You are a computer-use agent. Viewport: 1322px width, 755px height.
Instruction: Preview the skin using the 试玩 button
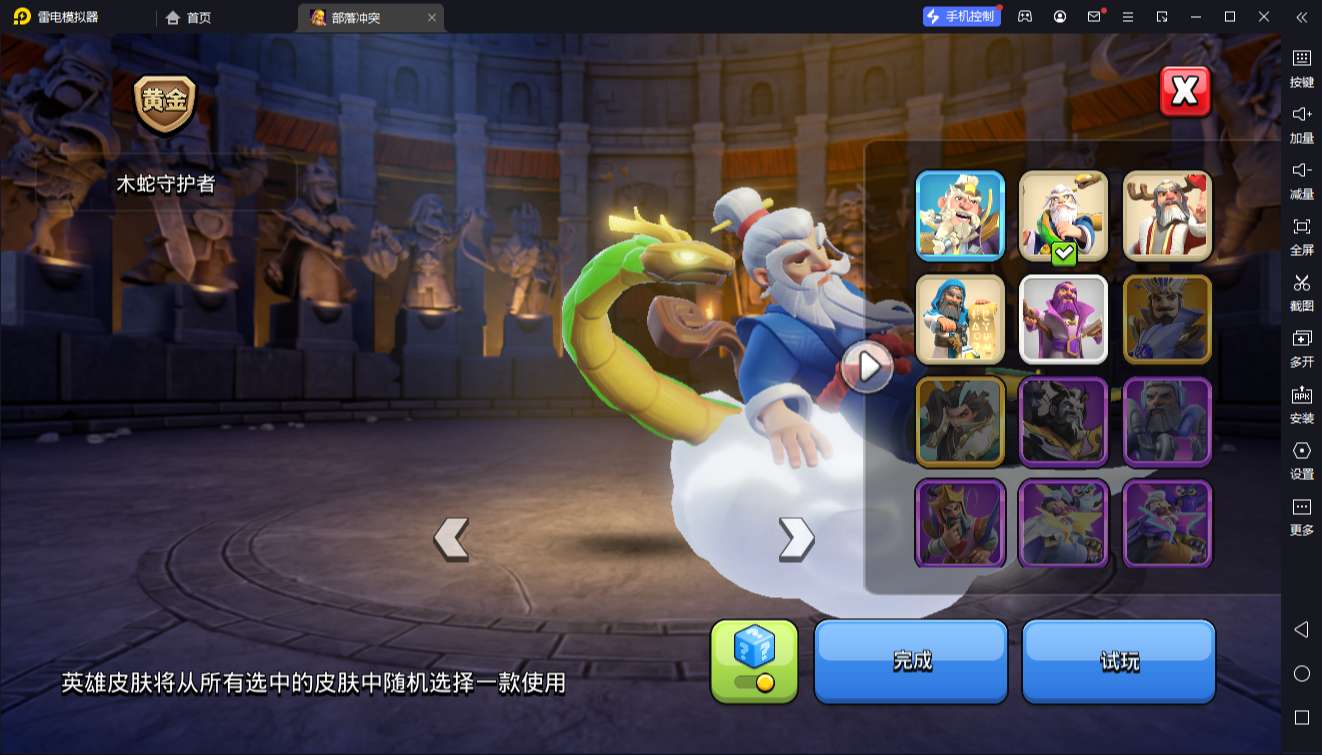pos(1119,661)
